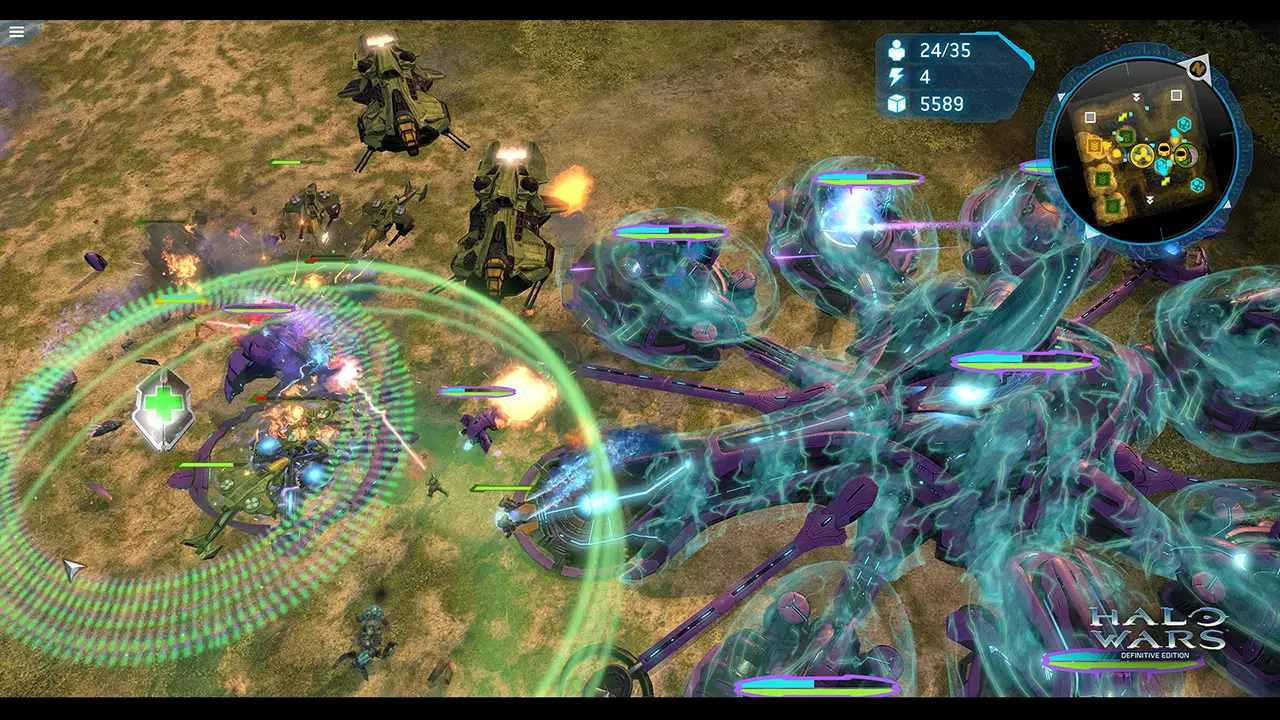Open the hamburger menu top-left

point(16,31)
